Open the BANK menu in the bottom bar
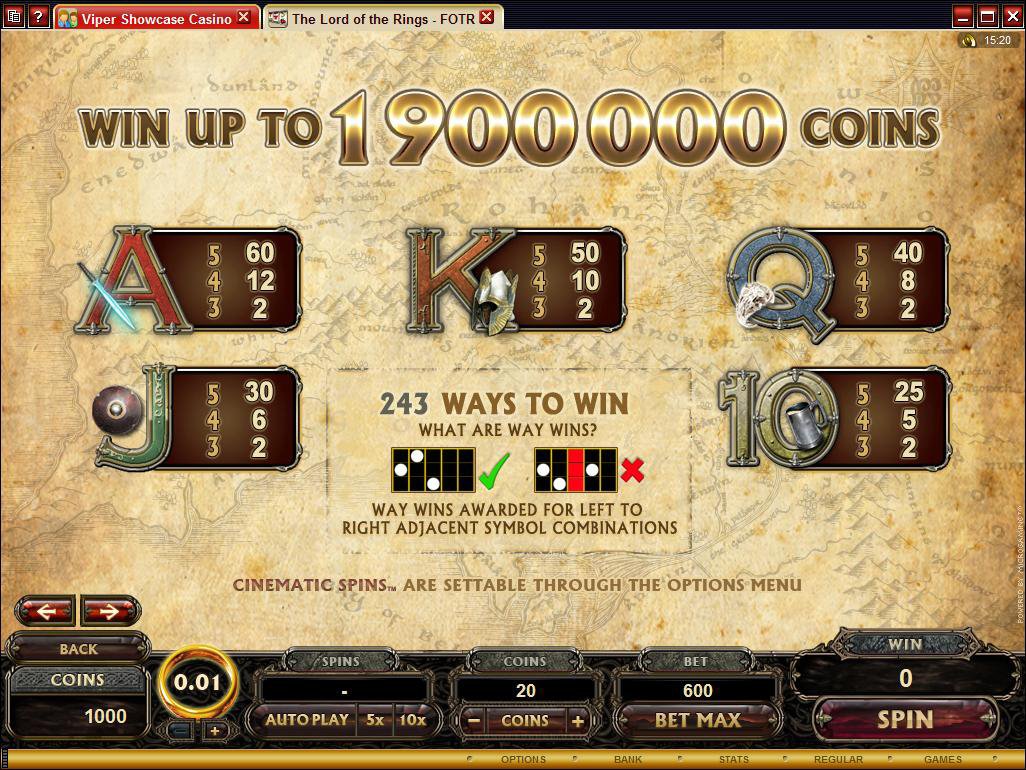The width and height of the screenshot is (1026, 770). coord(628,760)
